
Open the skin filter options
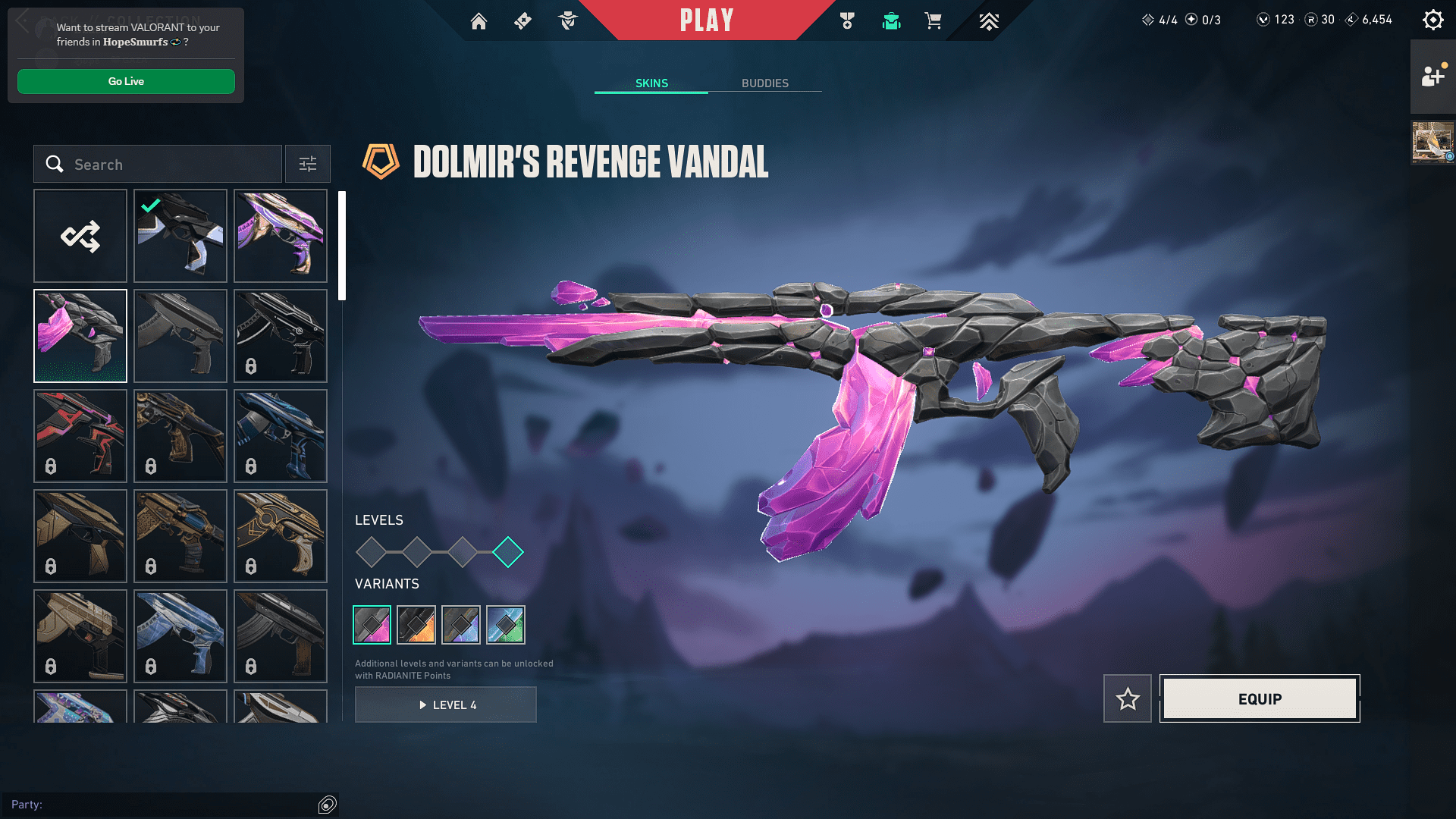tap(308, 164)
